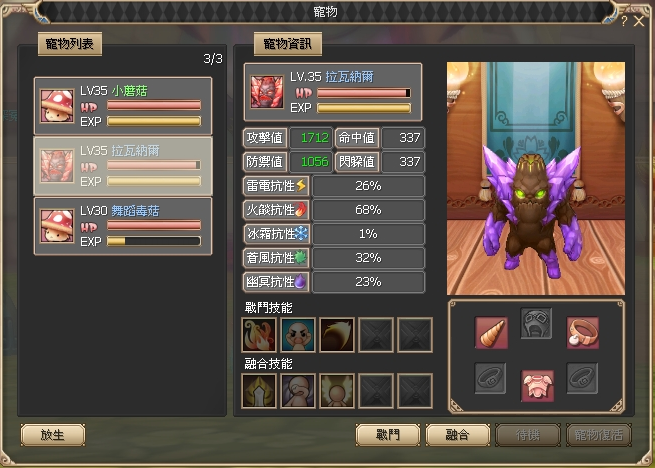The height and width of the screenshot is (468, 655).
Task: Select the golden arrow fusion skill
Action: click(259, 391)
